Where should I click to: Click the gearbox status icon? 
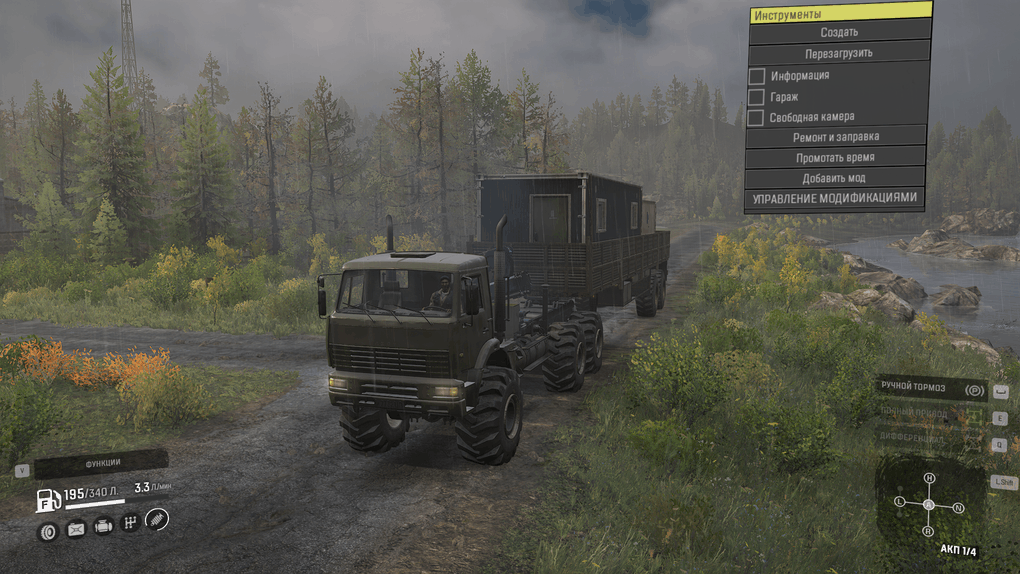[129, 522]
